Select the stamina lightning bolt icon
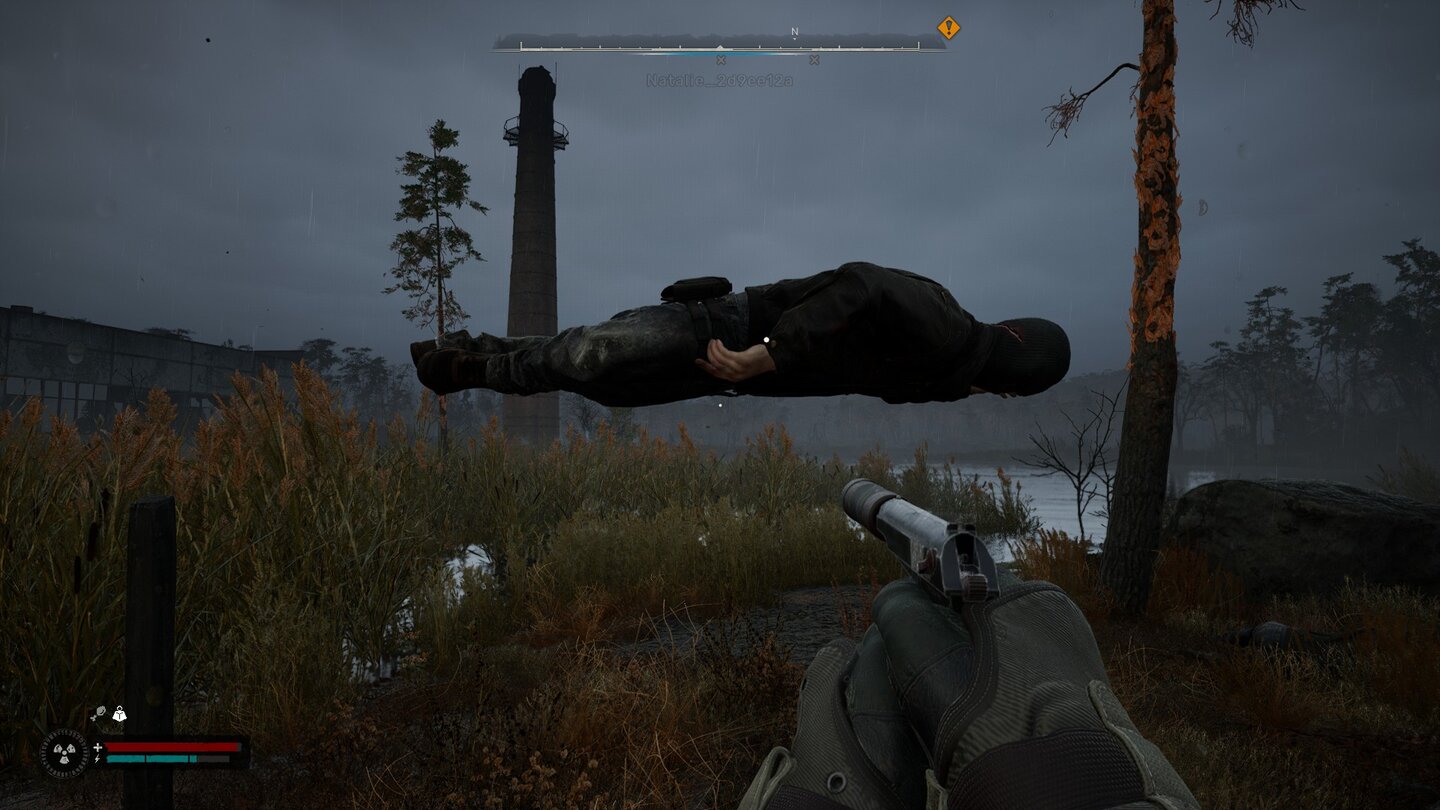 tap(97, 759)
